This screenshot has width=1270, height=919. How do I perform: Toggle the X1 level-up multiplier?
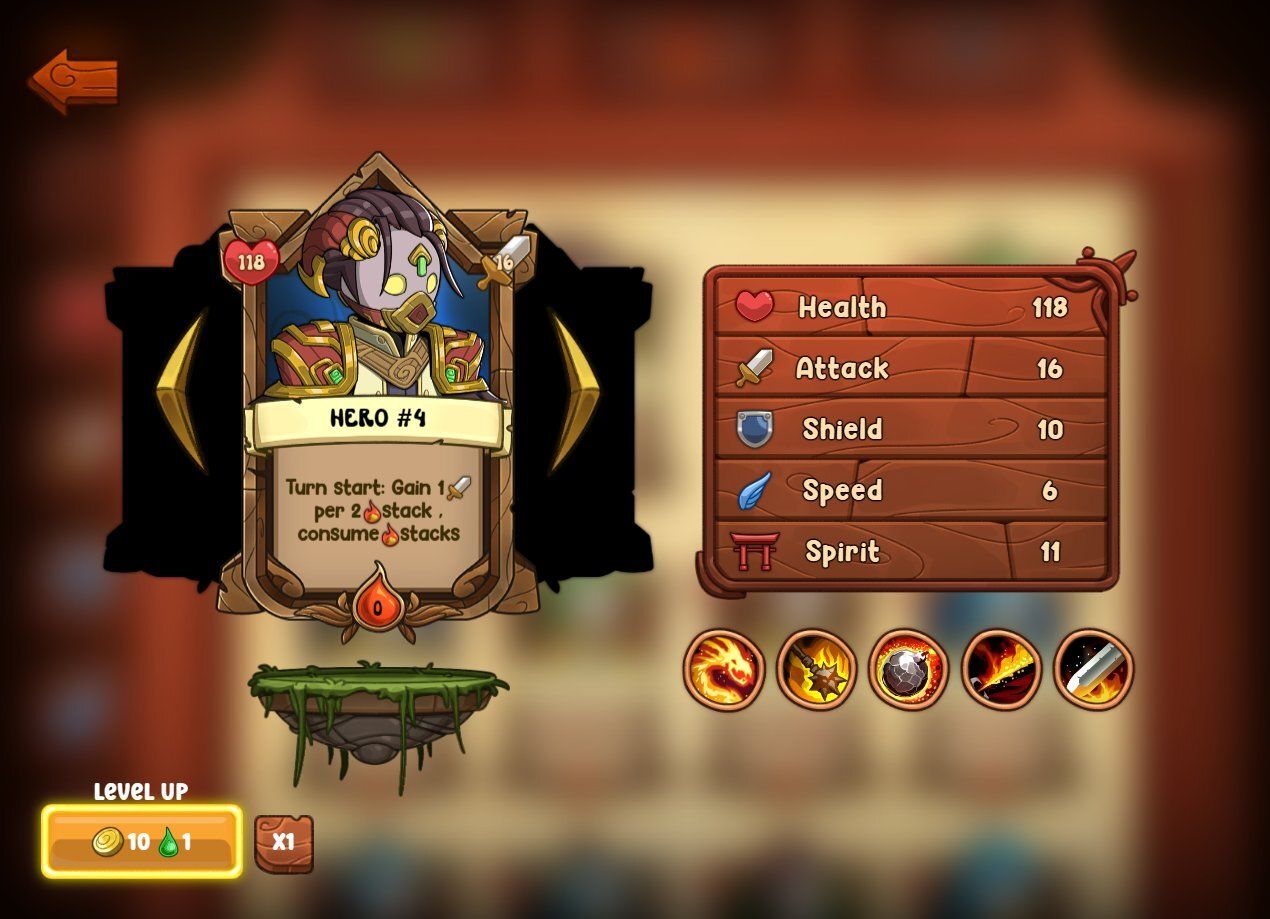(x=284, y=842)
